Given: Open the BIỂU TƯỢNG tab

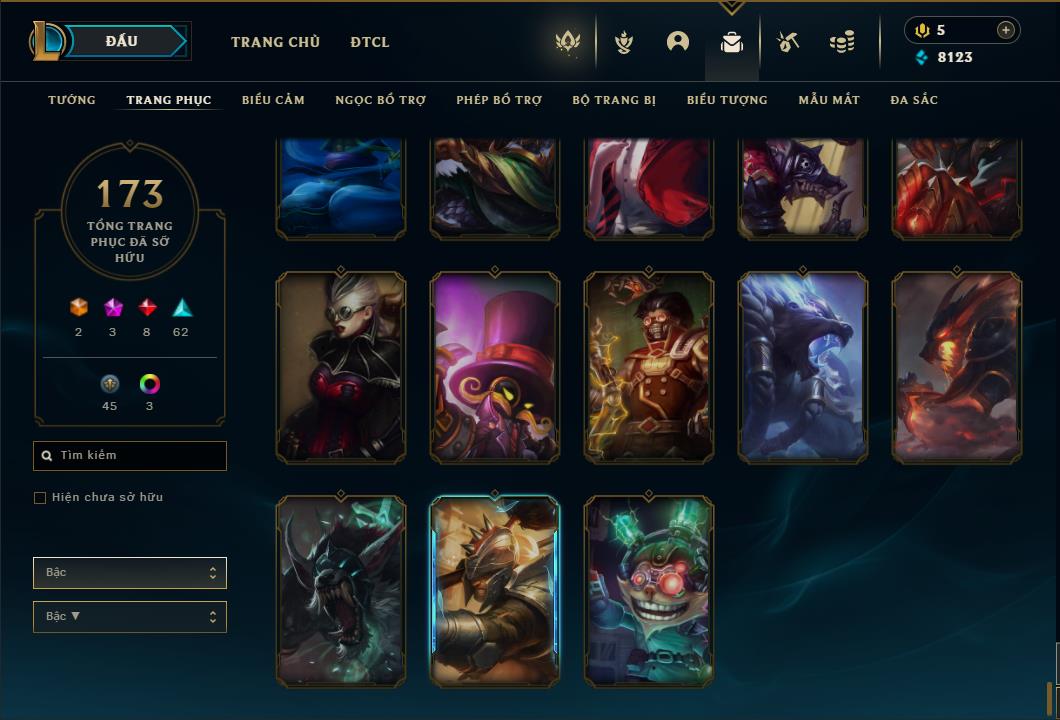Looking at the screenshot, I should (727, 100).
